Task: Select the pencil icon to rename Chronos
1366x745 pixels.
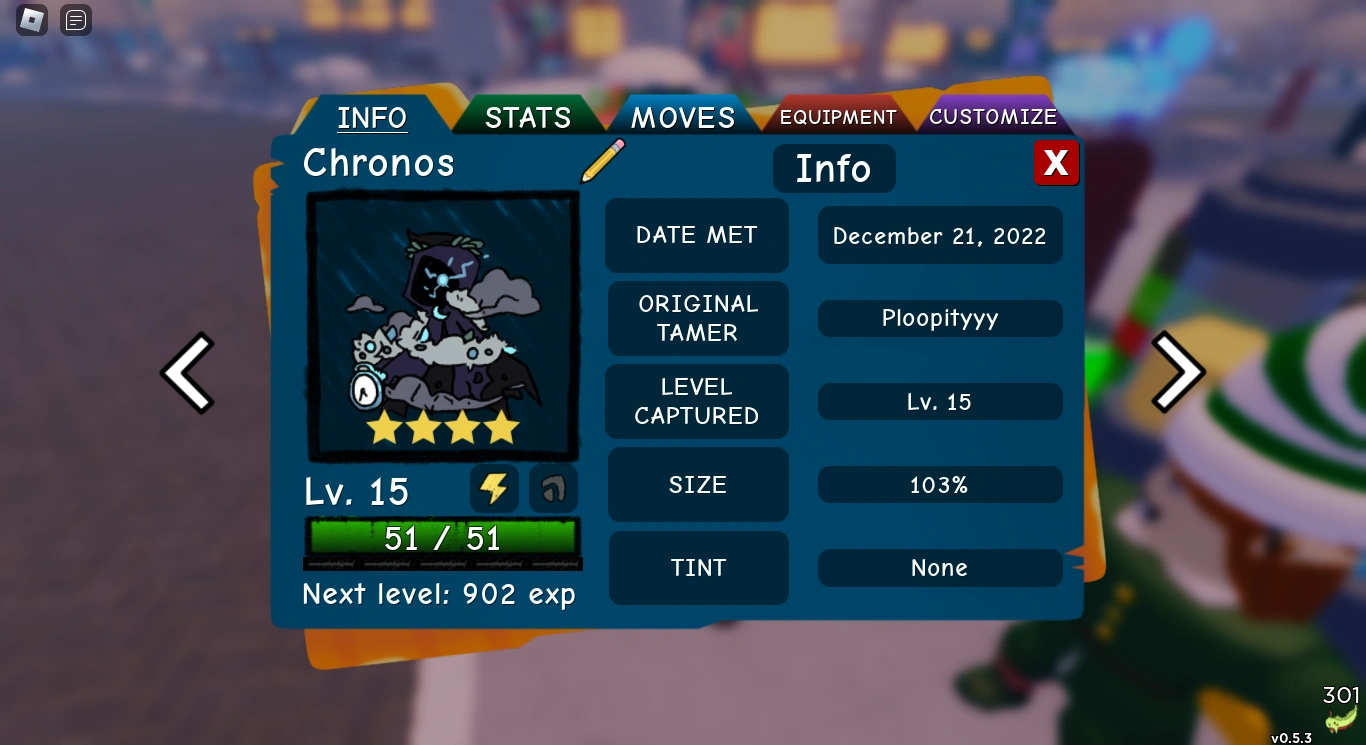Action: (601, 163)
